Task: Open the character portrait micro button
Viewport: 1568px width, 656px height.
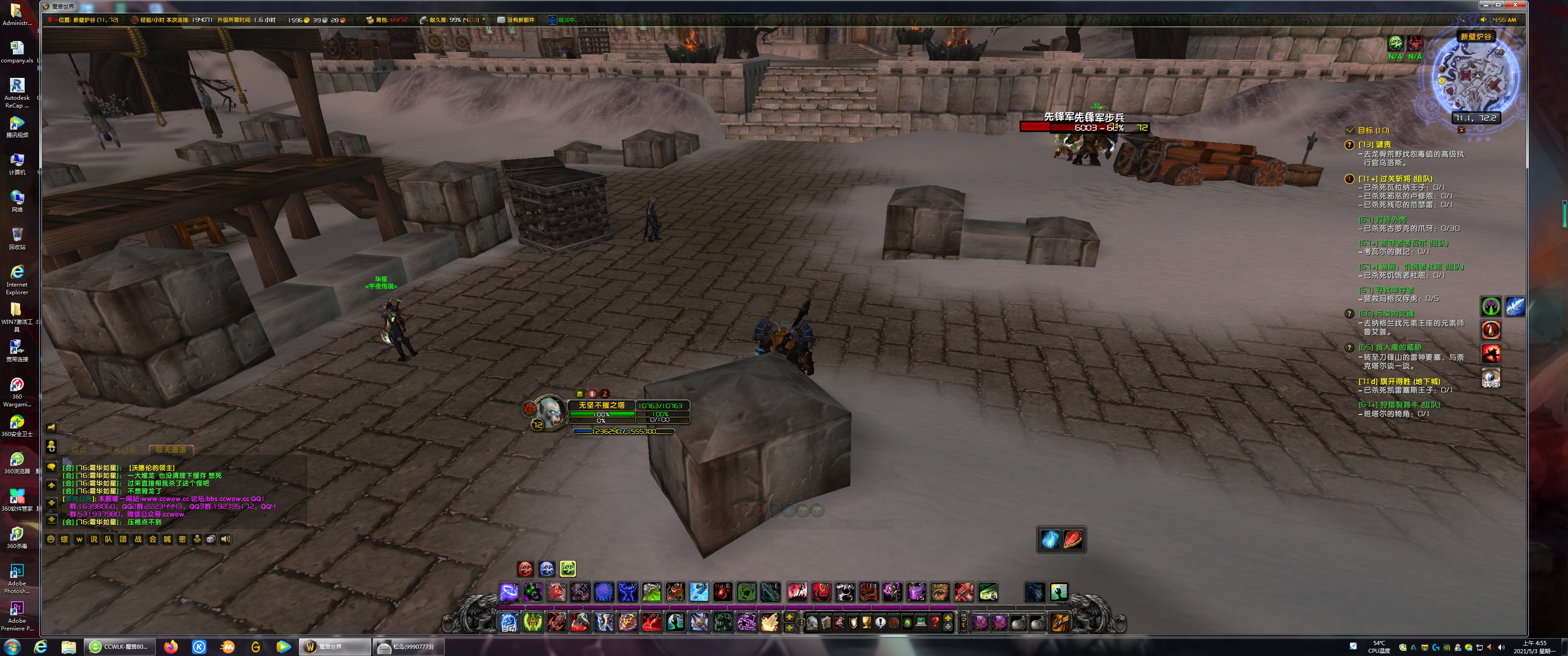Action: [812, 622]
